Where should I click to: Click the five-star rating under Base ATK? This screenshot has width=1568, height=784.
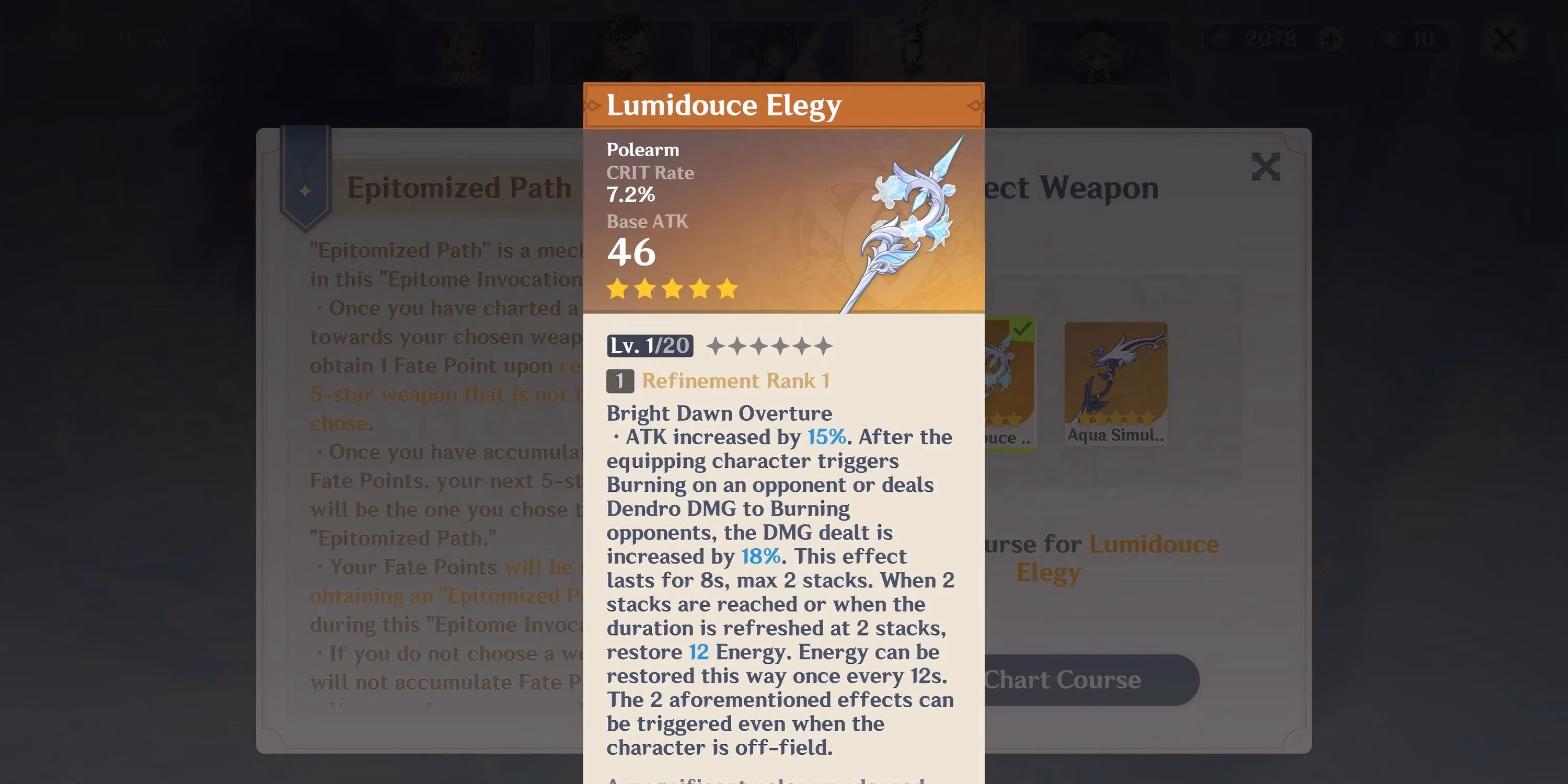tap(672, 289)
